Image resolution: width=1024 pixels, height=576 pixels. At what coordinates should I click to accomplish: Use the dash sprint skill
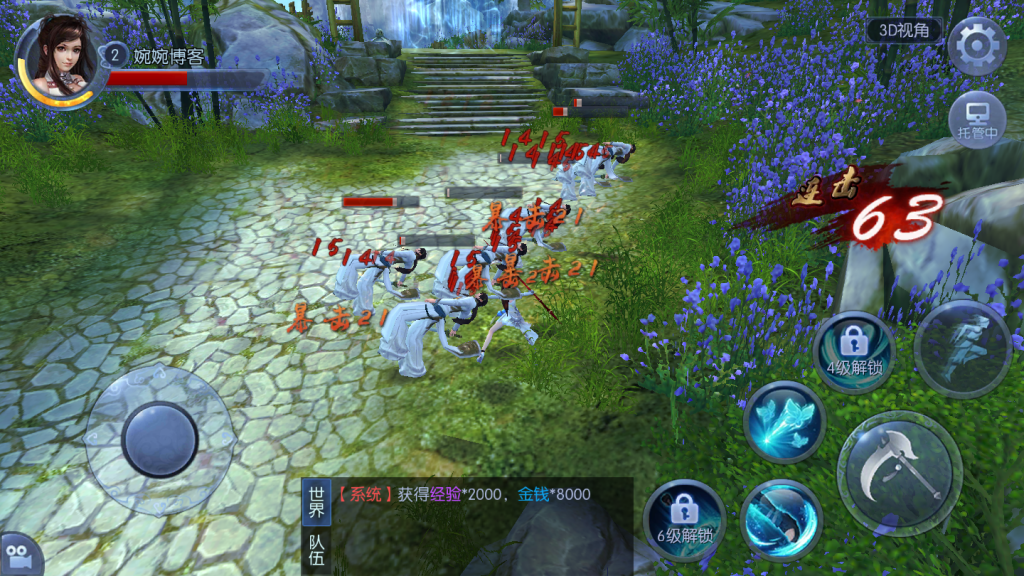(964, 349)
